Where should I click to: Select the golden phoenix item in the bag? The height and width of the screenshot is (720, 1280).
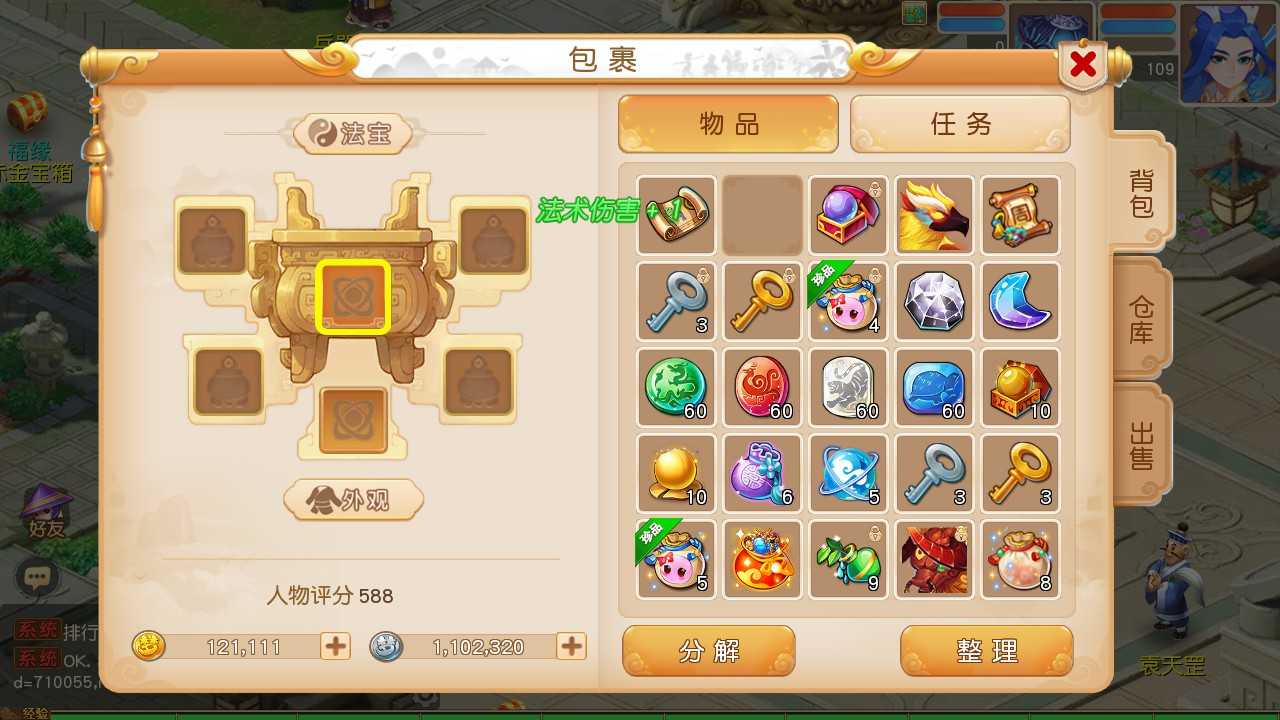pos(934,214)
